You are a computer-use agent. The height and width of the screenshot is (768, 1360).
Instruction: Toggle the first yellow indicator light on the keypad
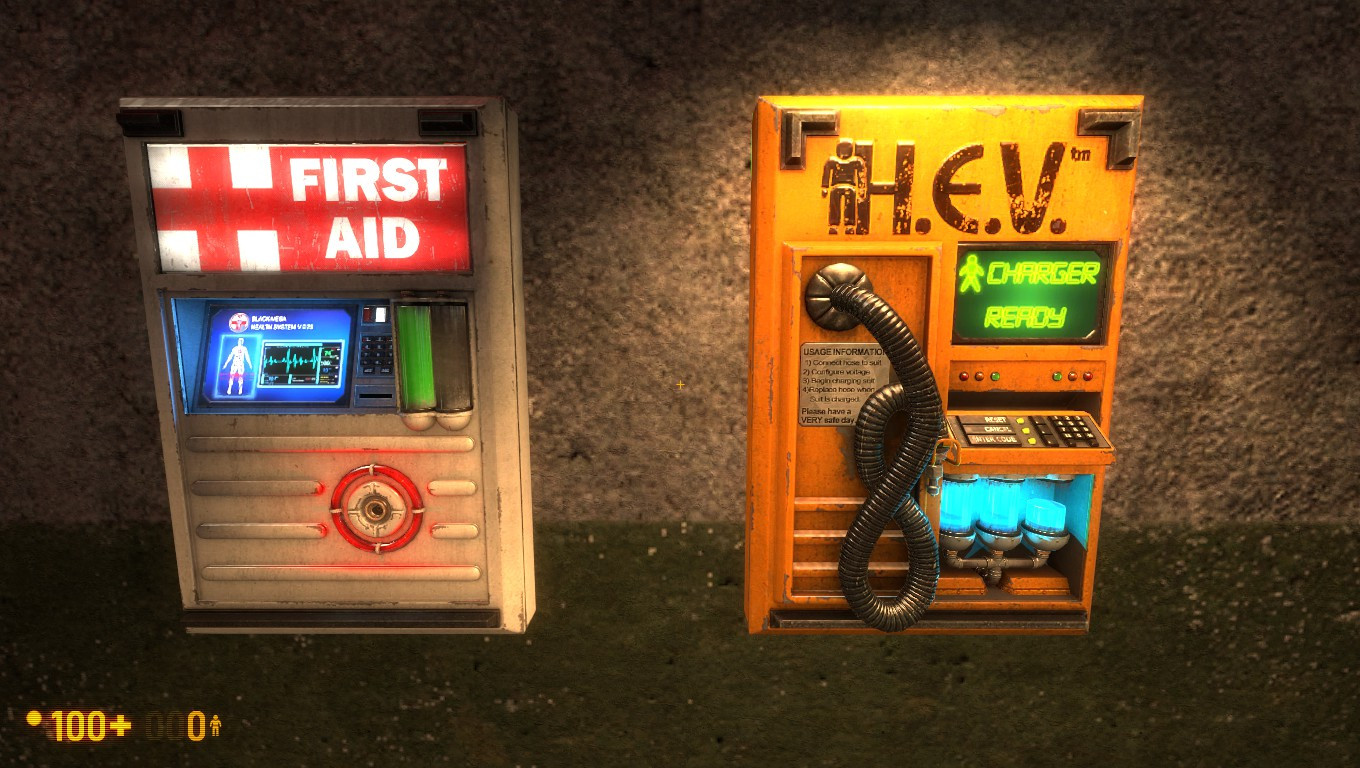tap(1020, 420)
